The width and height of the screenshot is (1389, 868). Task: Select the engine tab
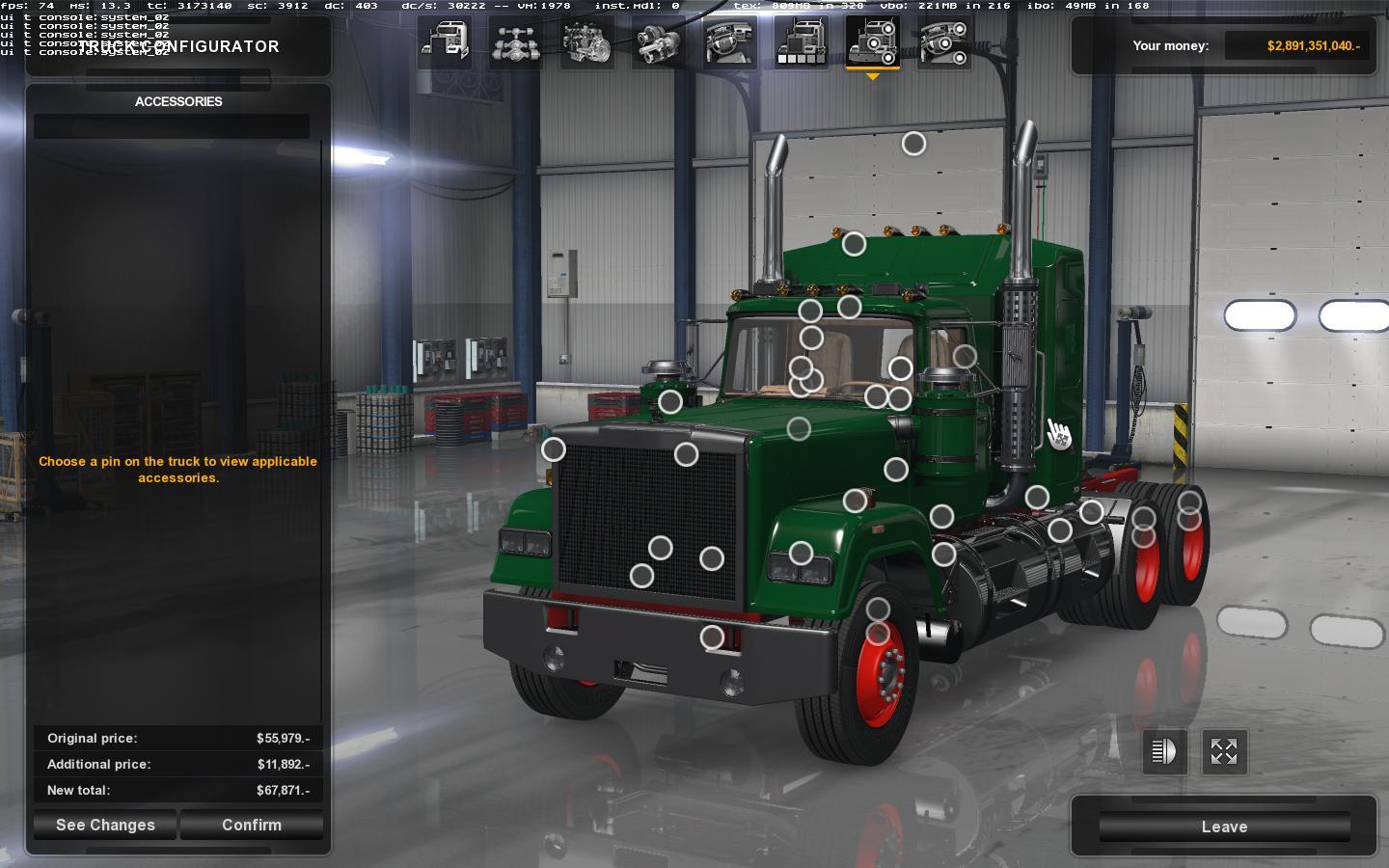587,42
